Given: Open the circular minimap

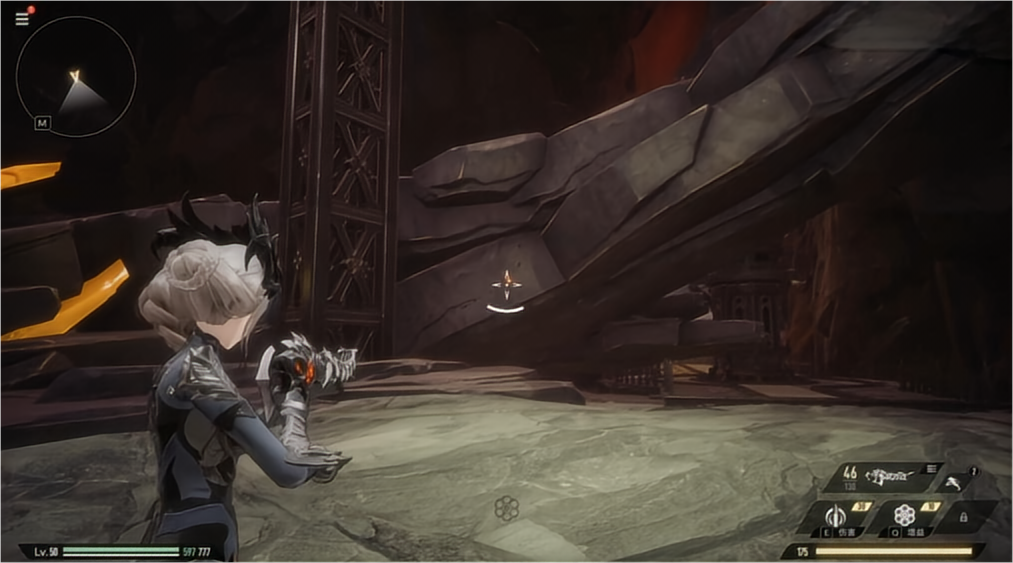Looking at the screenshot, I should 76,76.
